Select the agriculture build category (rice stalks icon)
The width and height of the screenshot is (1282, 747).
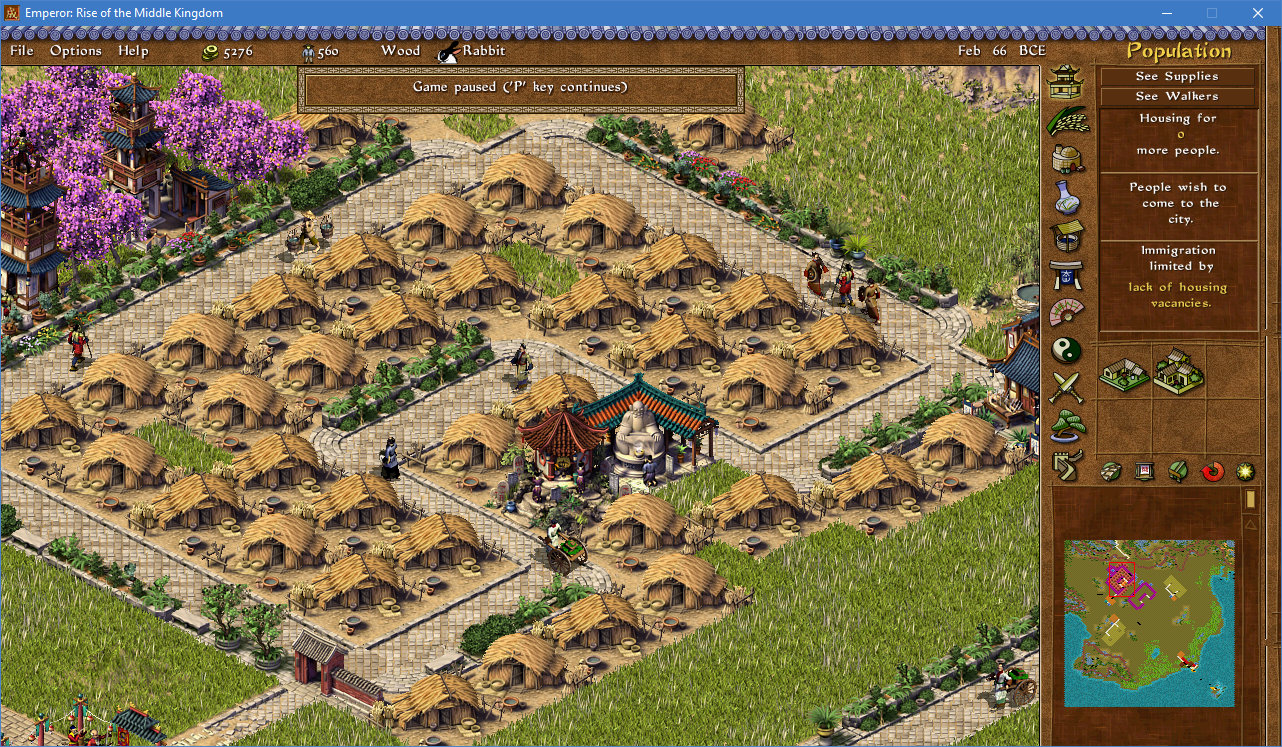(1066, 120)
